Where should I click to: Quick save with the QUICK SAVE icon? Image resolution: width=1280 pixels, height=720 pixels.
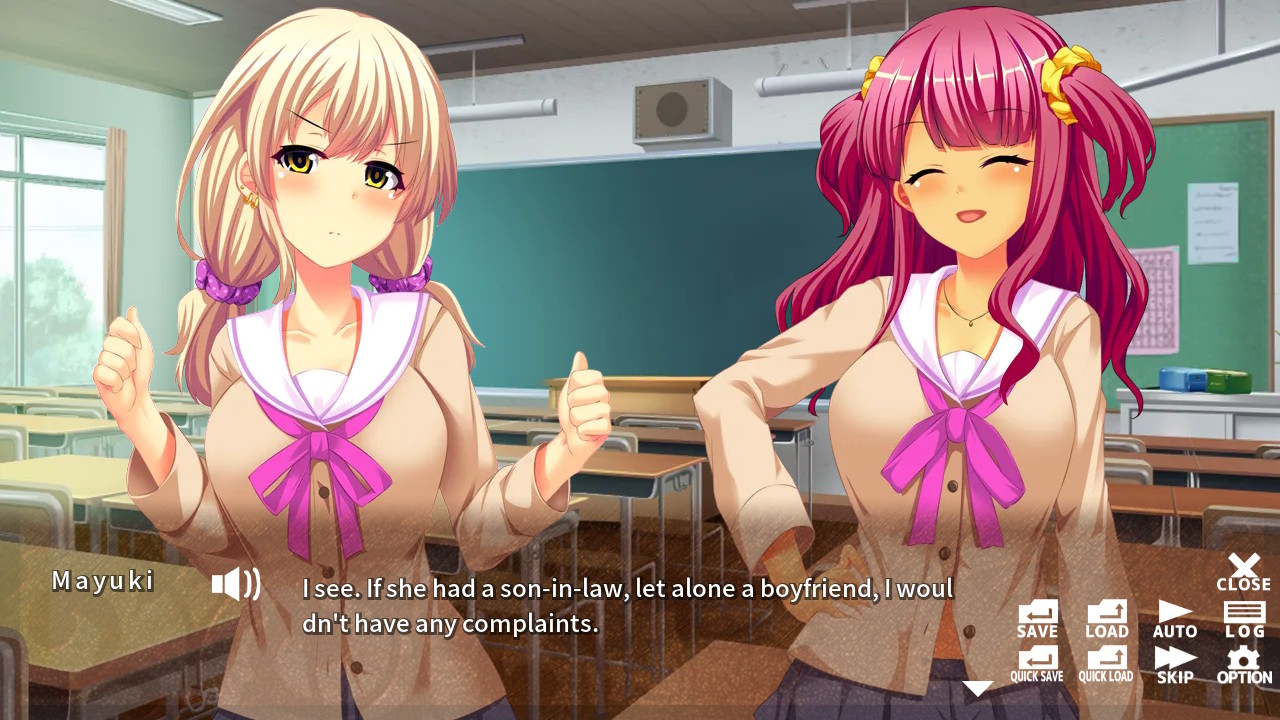[x=1037, y=660]
